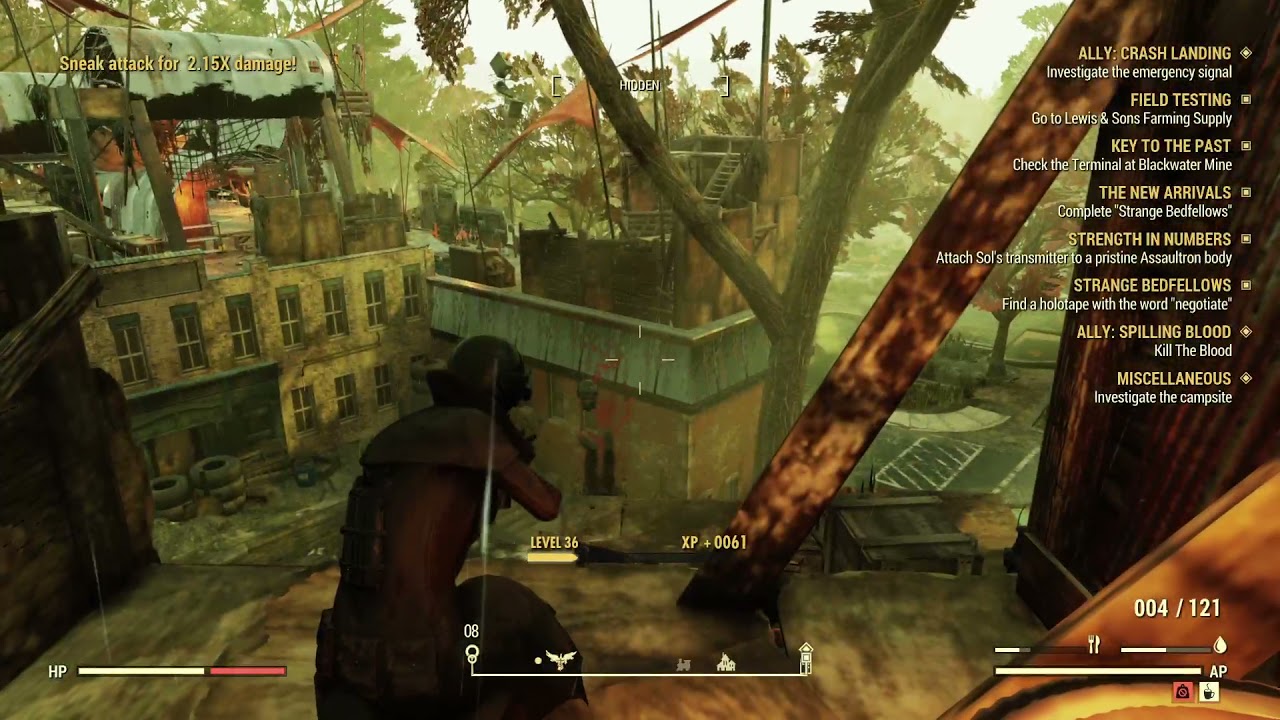The width and height of the screenshot is (1280, 720).
Task: Select the train compass marker
Action: click(684, 664)
